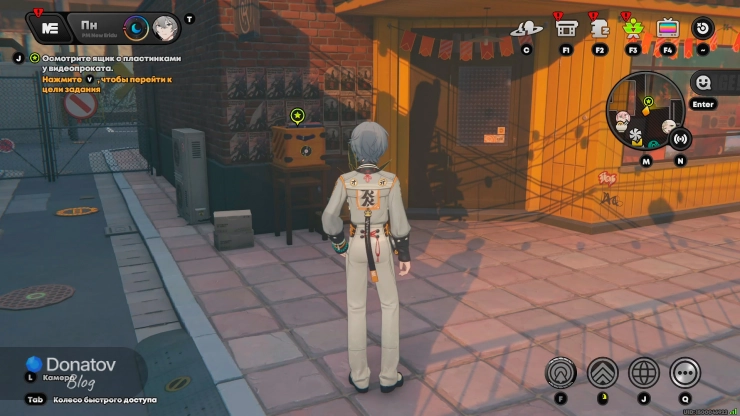Screen dimensions: 740x416
Task: Open the three-dots more options button
Action: tap(685, 372)
